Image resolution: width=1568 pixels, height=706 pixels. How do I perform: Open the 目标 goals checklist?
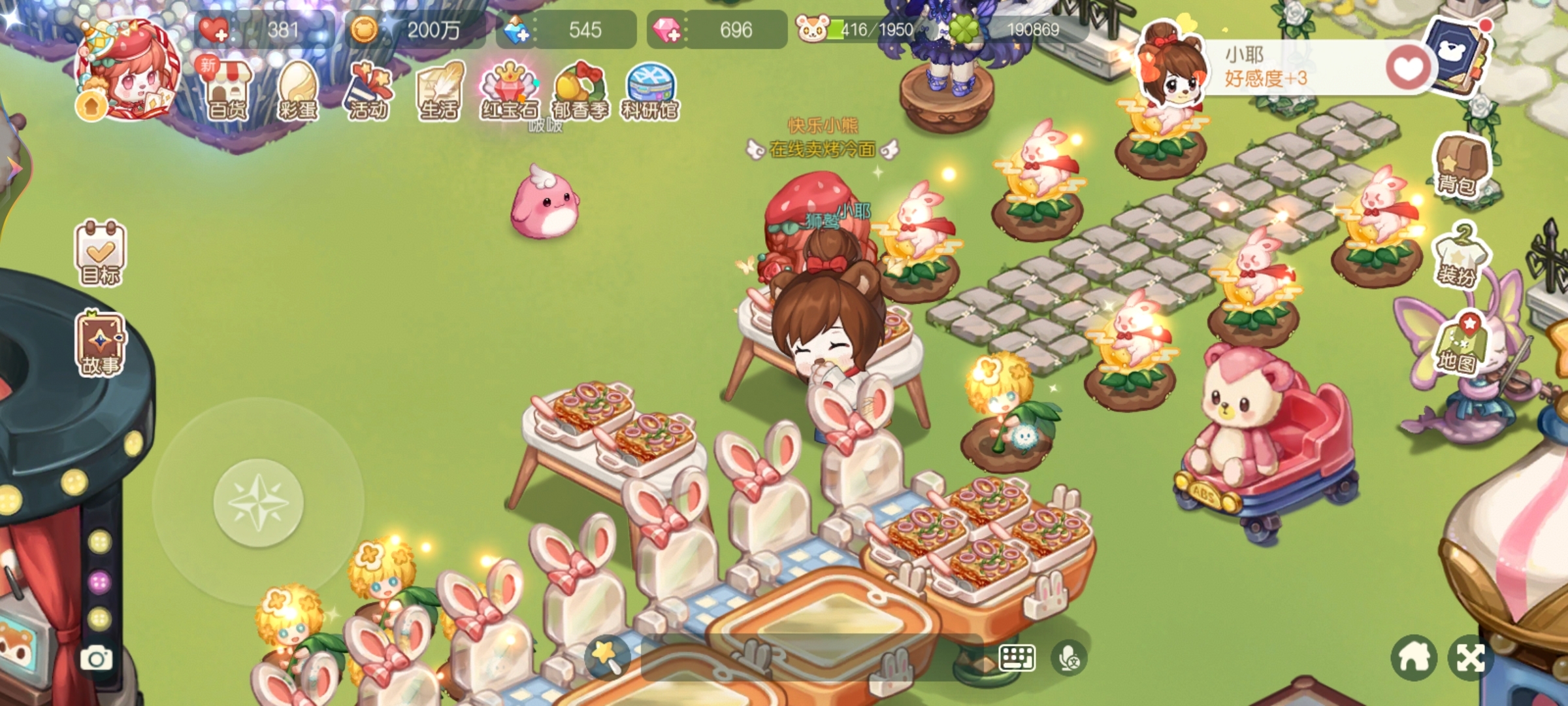pos(101,254)
